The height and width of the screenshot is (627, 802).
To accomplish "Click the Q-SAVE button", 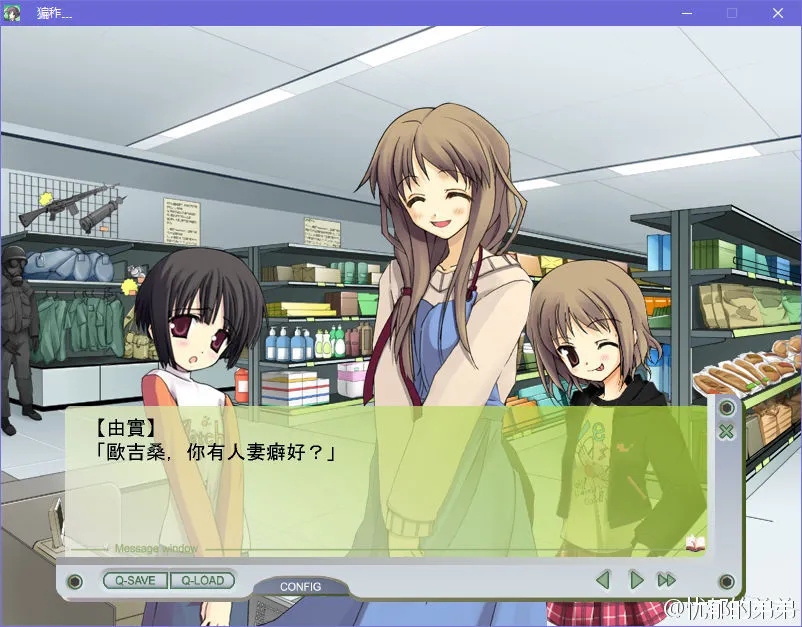I will click(135, 580).
